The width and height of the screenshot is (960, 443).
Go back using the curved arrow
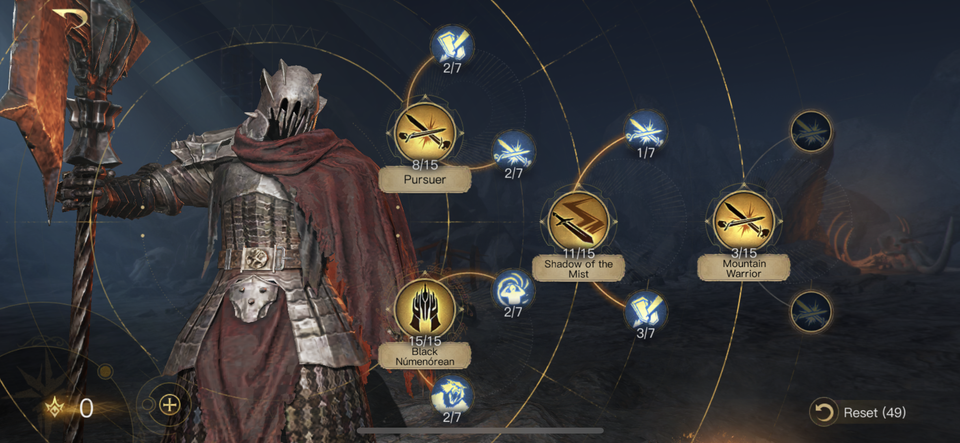72,18
